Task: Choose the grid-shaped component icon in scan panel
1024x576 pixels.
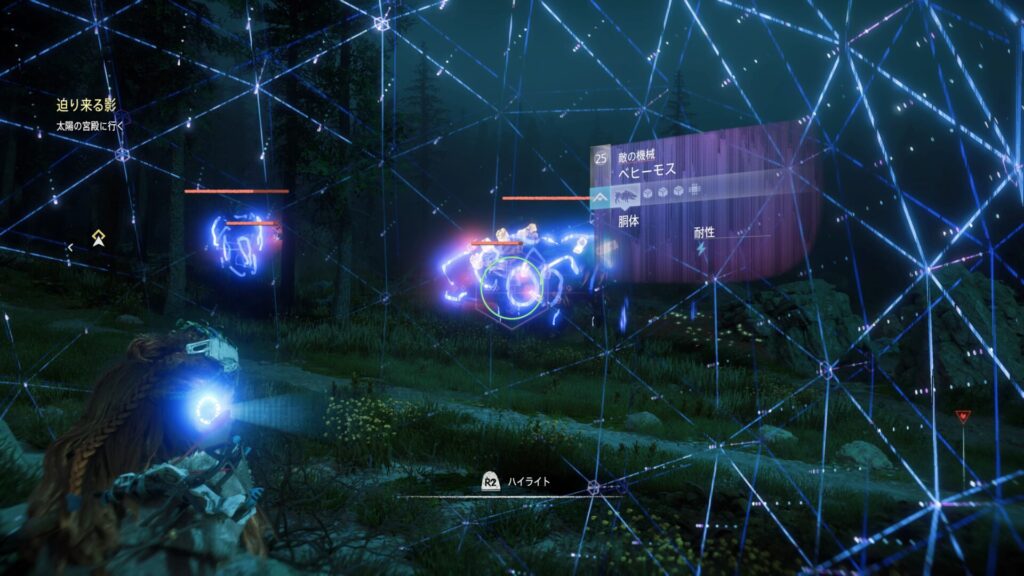Action: pos(695,191)
